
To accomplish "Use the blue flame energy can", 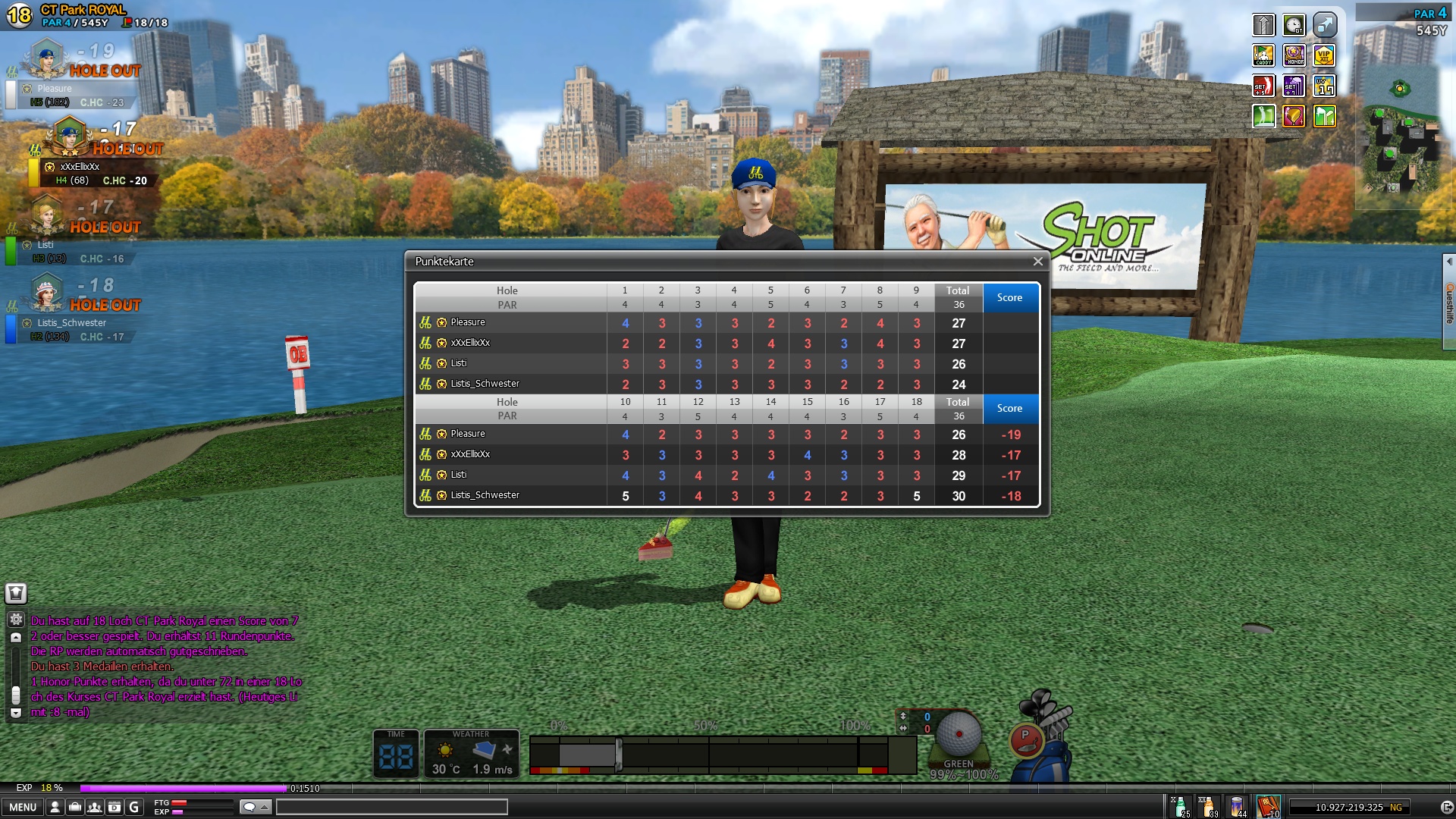I will point(1238,806).
